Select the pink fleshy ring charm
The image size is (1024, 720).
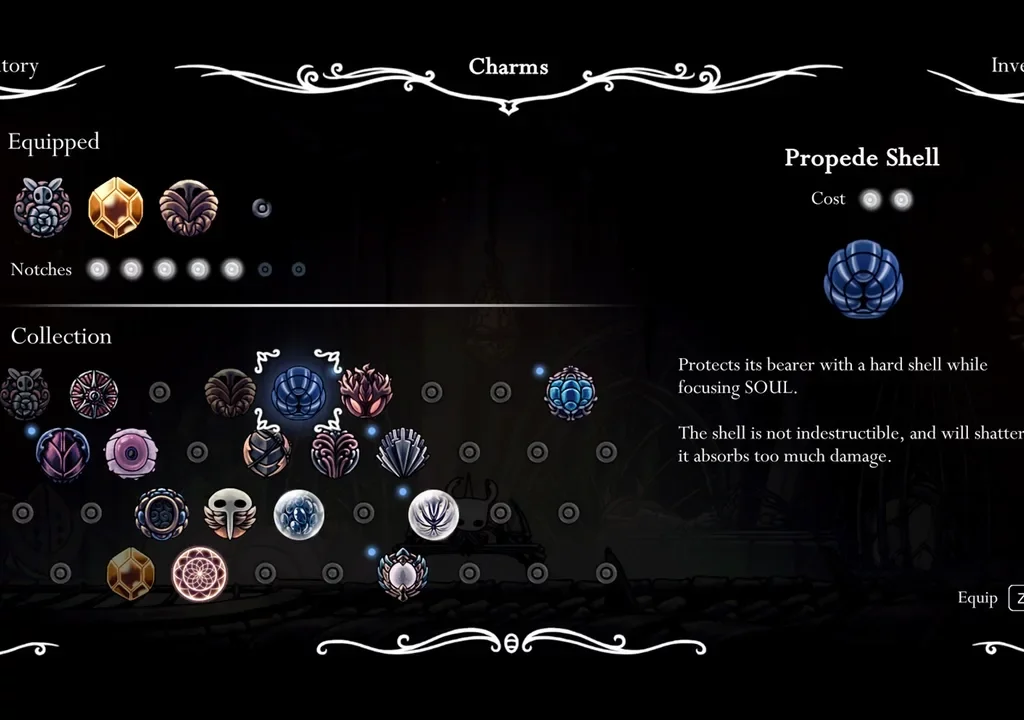[x=131, y=454]
